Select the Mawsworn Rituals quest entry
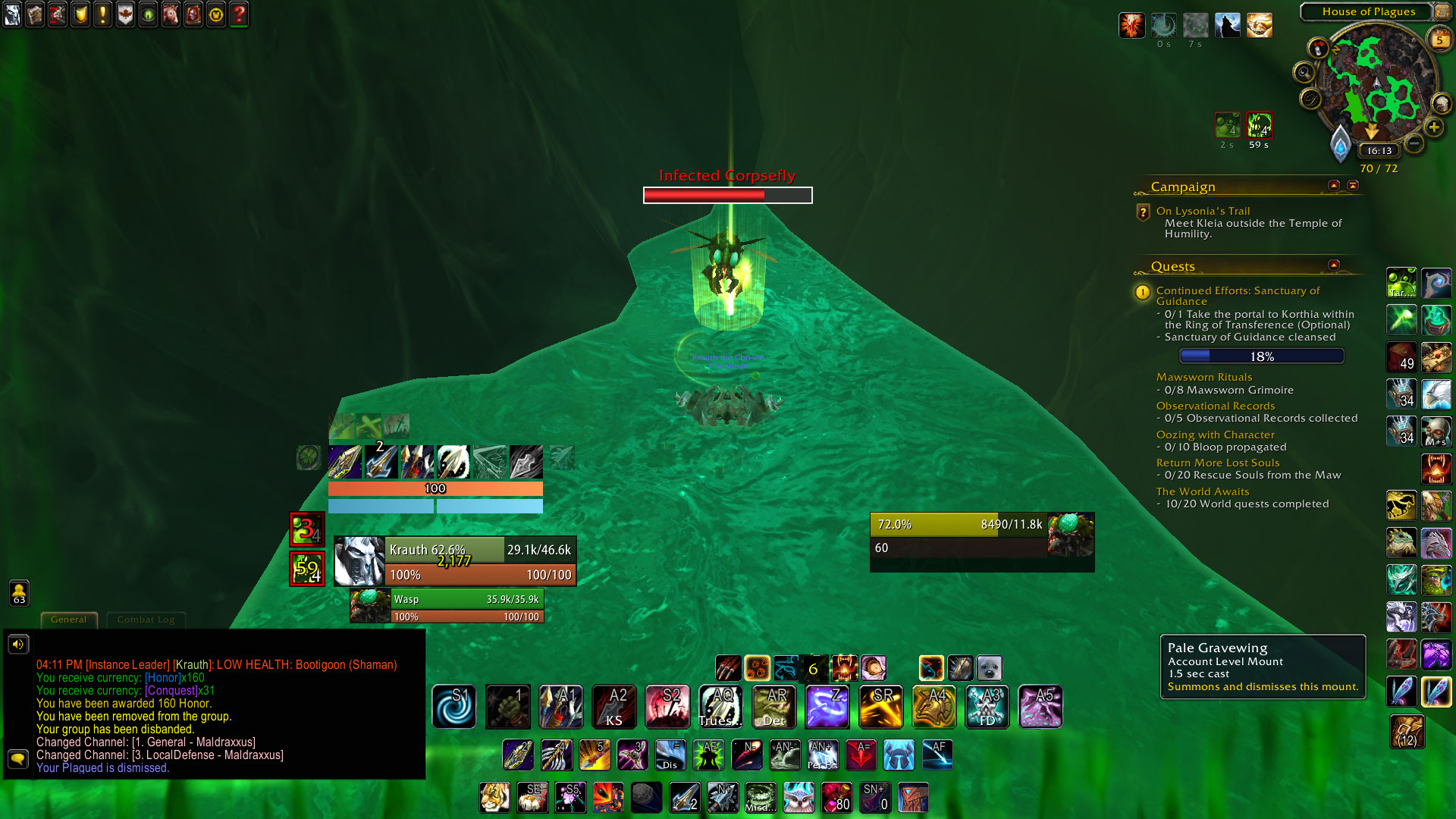The height and width of the screenshot is (819, 1456). [x=1203, y=377]
